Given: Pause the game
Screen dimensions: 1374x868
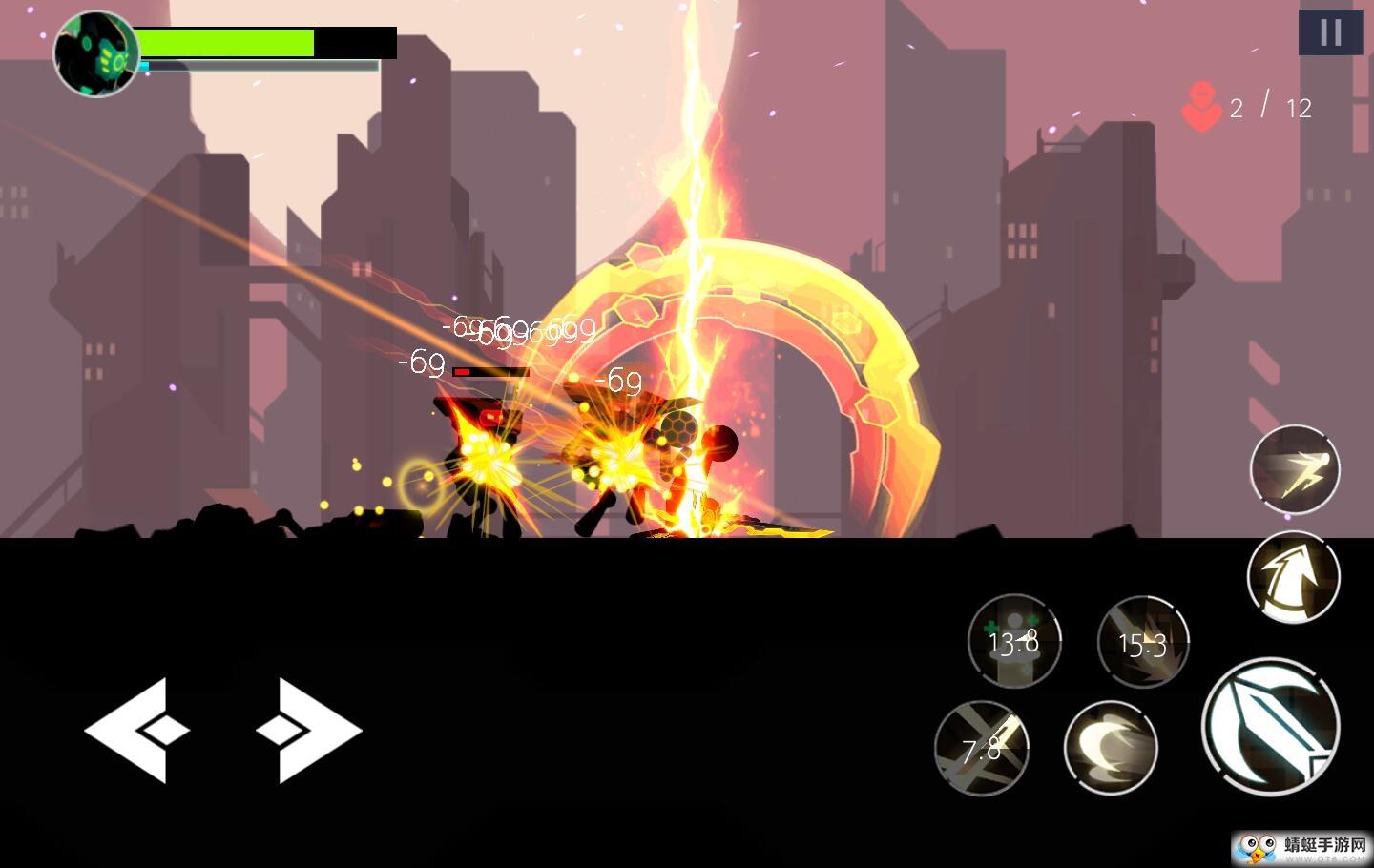Looking at the screenshot, I should [x=1330, y=33].
